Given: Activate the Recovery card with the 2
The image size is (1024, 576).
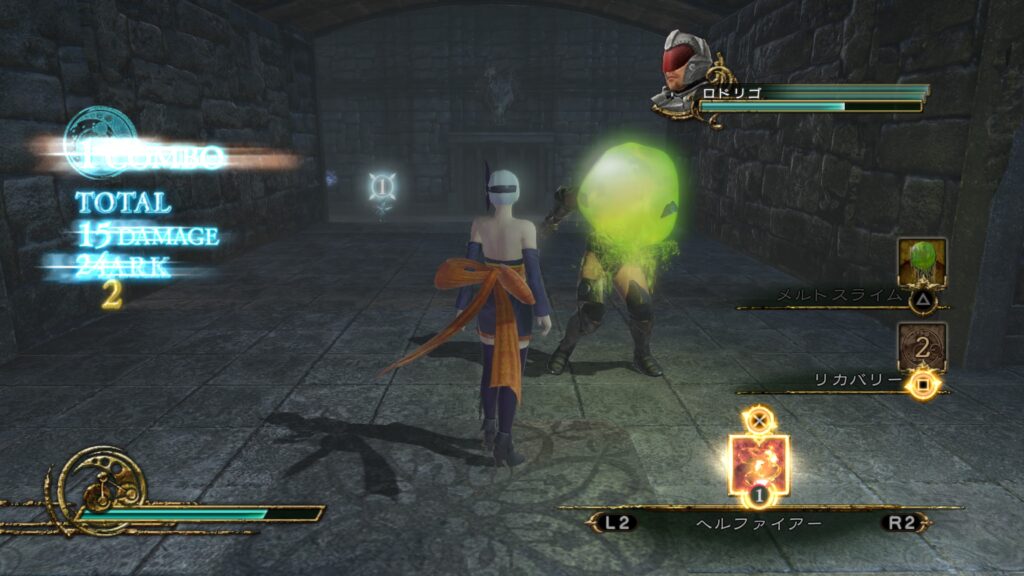Looking at the screenshot, I should tap(921, 346).
